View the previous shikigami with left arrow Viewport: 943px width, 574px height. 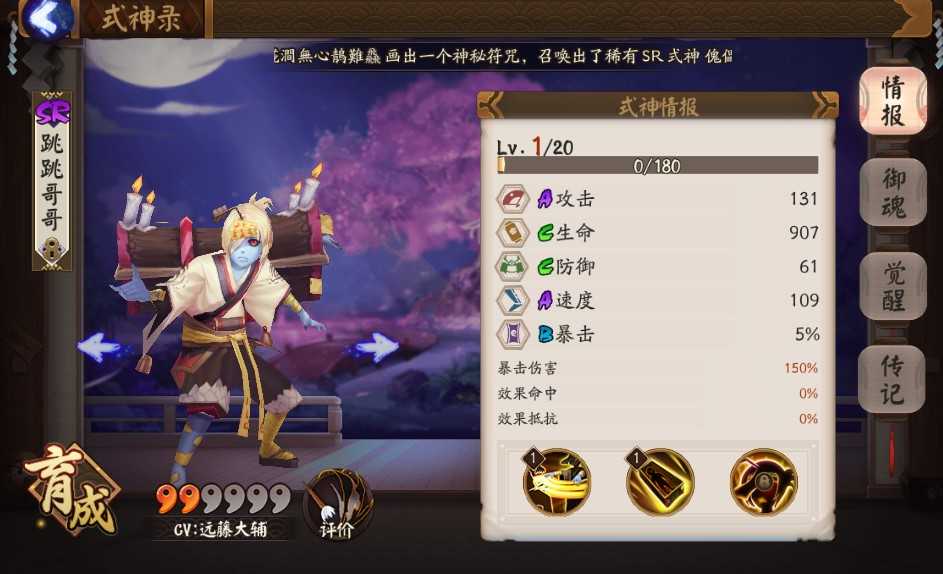99,347
